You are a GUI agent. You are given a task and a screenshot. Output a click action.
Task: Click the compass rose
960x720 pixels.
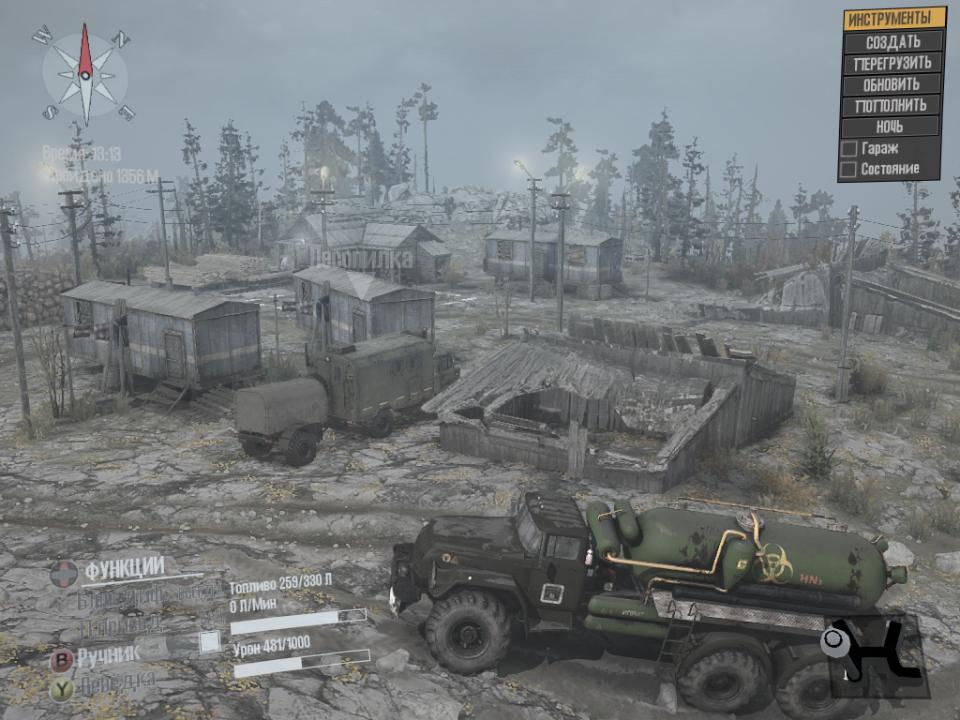(85, 75)
